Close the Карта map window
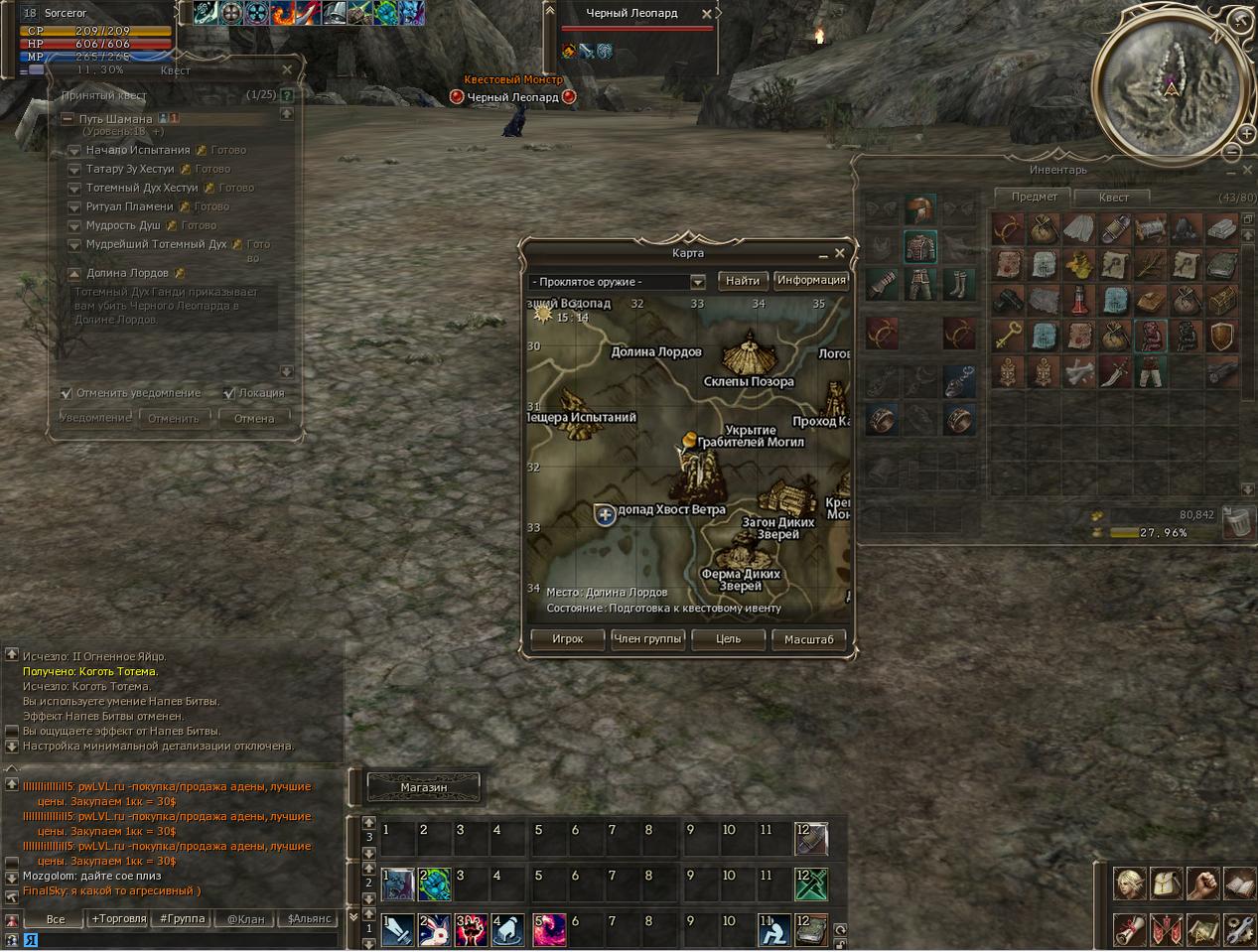The height and width of the screenshot is (952, 1258). point(840,253)
